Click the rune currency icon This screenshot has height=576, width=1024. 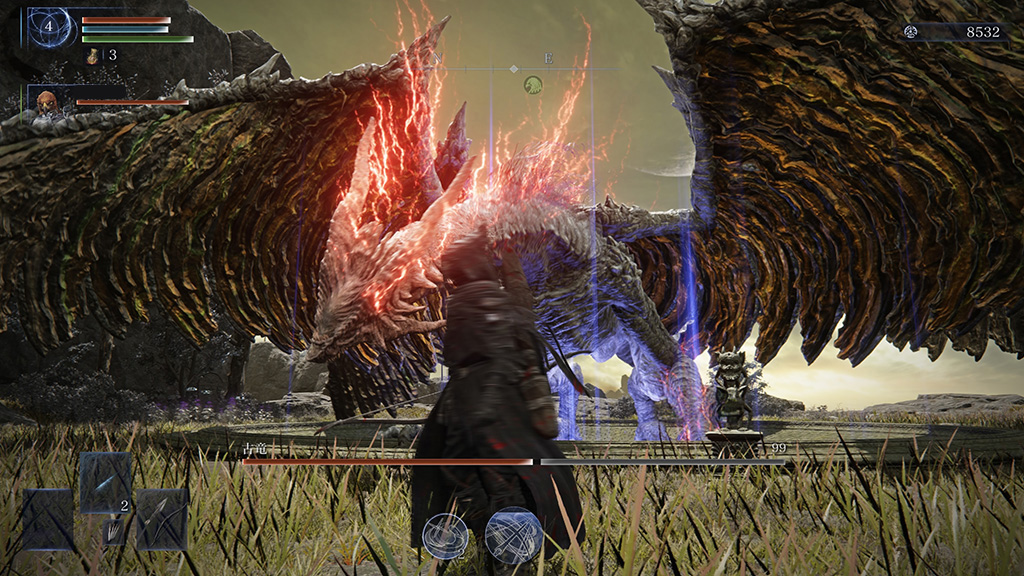[911, 32]
